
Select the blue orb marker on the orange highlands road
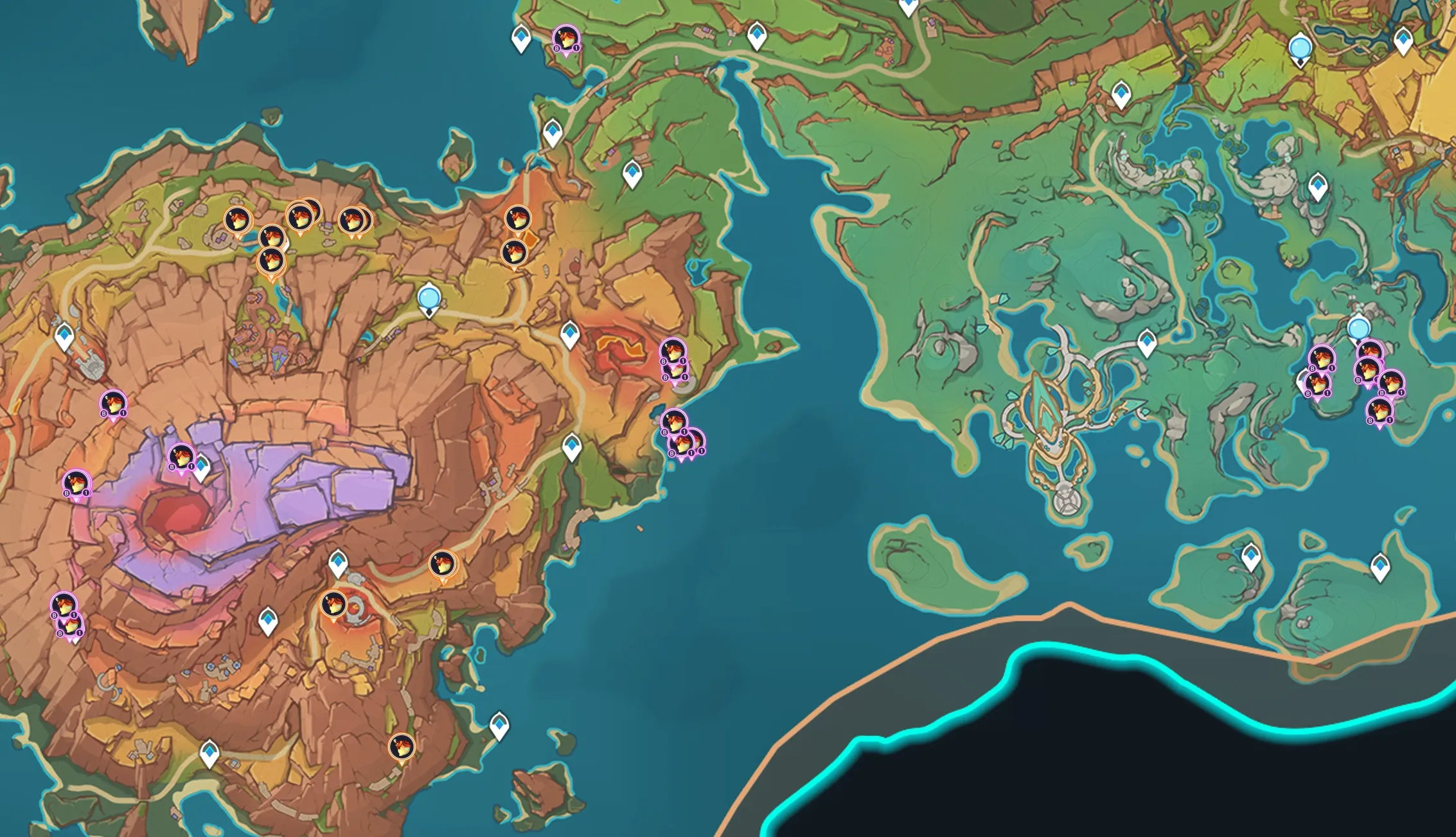[429, 299]
